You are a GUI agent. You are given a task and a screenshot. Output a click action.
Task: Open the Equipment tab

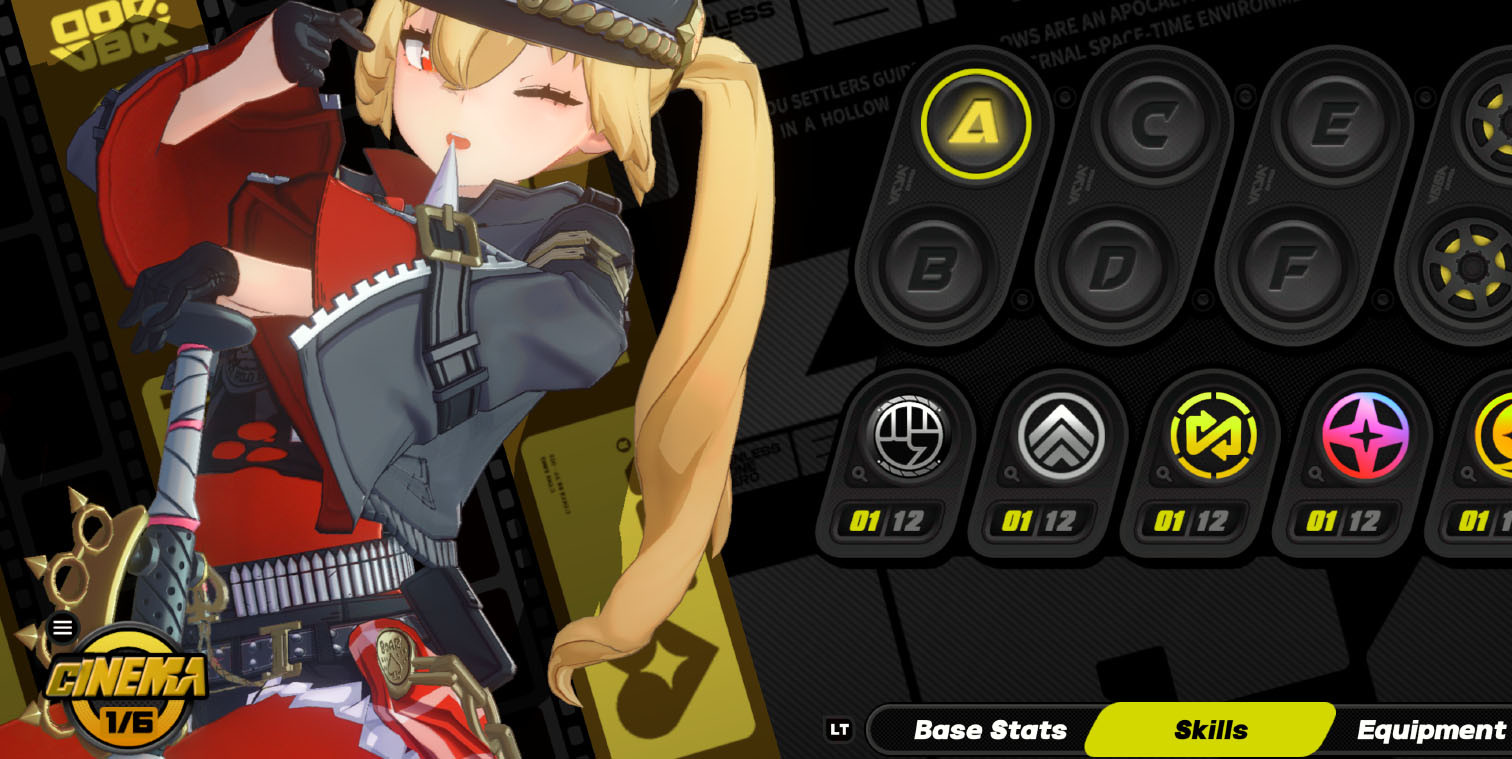point(1426,730)
